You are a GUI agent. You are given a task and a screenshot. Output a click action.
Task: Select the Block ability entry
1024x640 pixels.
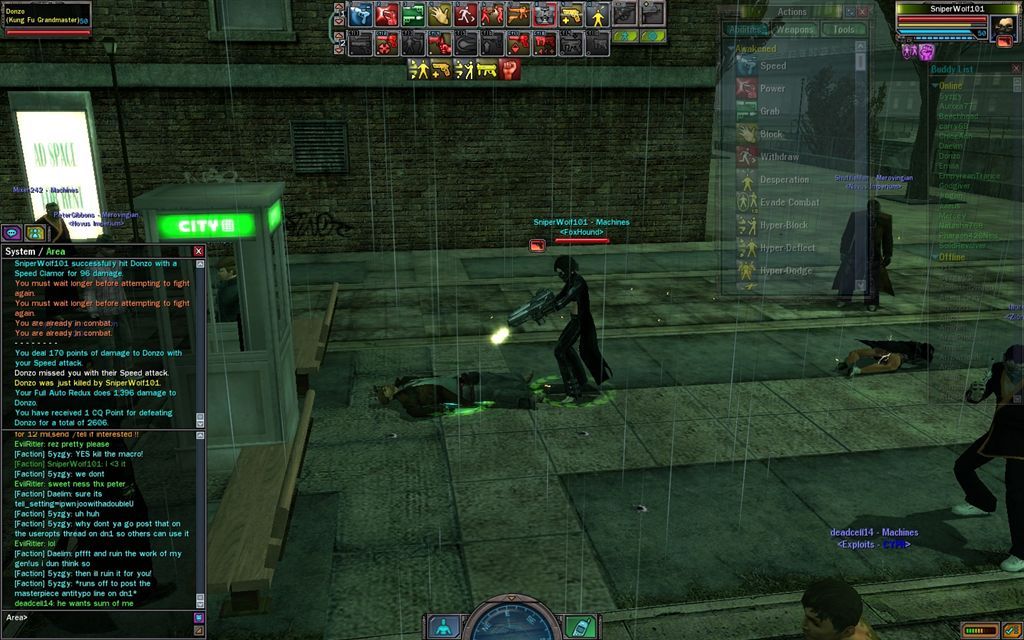pos(771,134)
